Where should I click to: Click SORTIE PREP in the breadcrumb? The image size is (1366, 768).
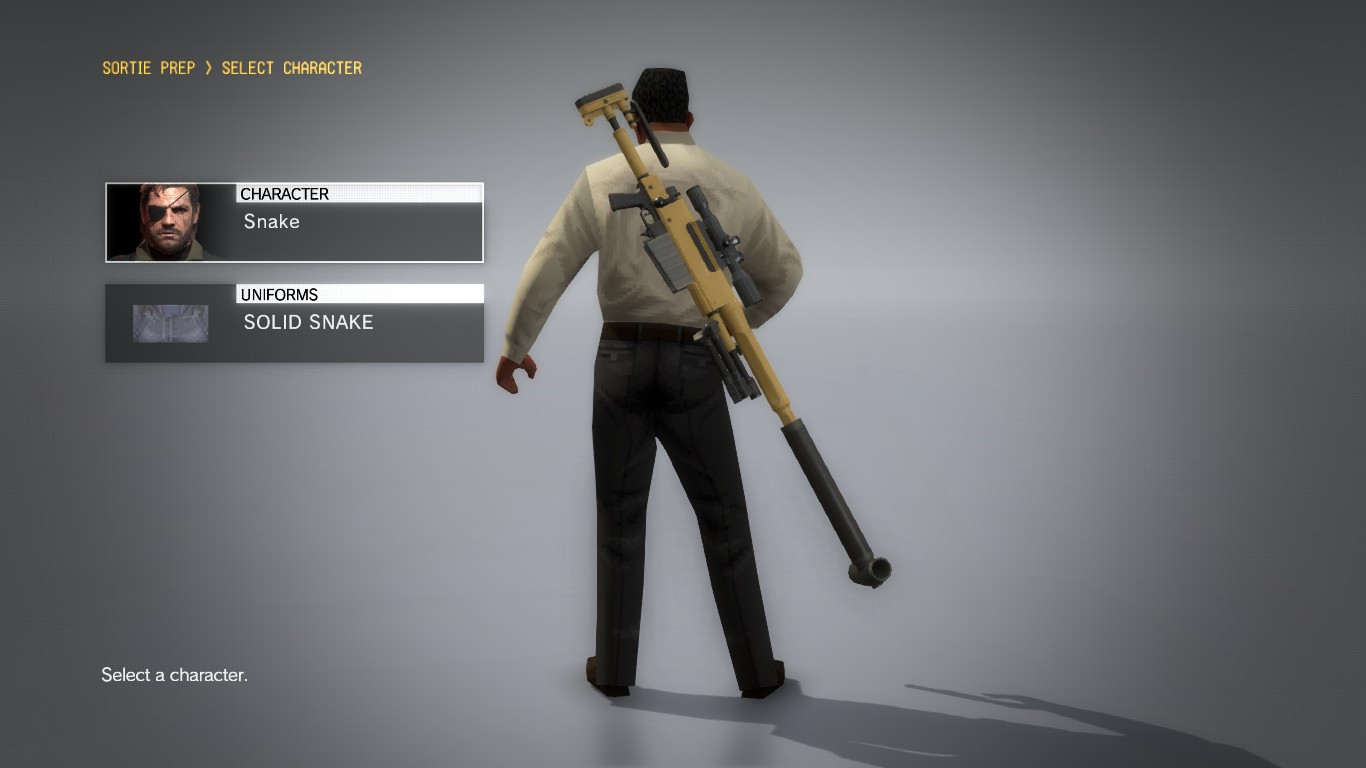147,67
